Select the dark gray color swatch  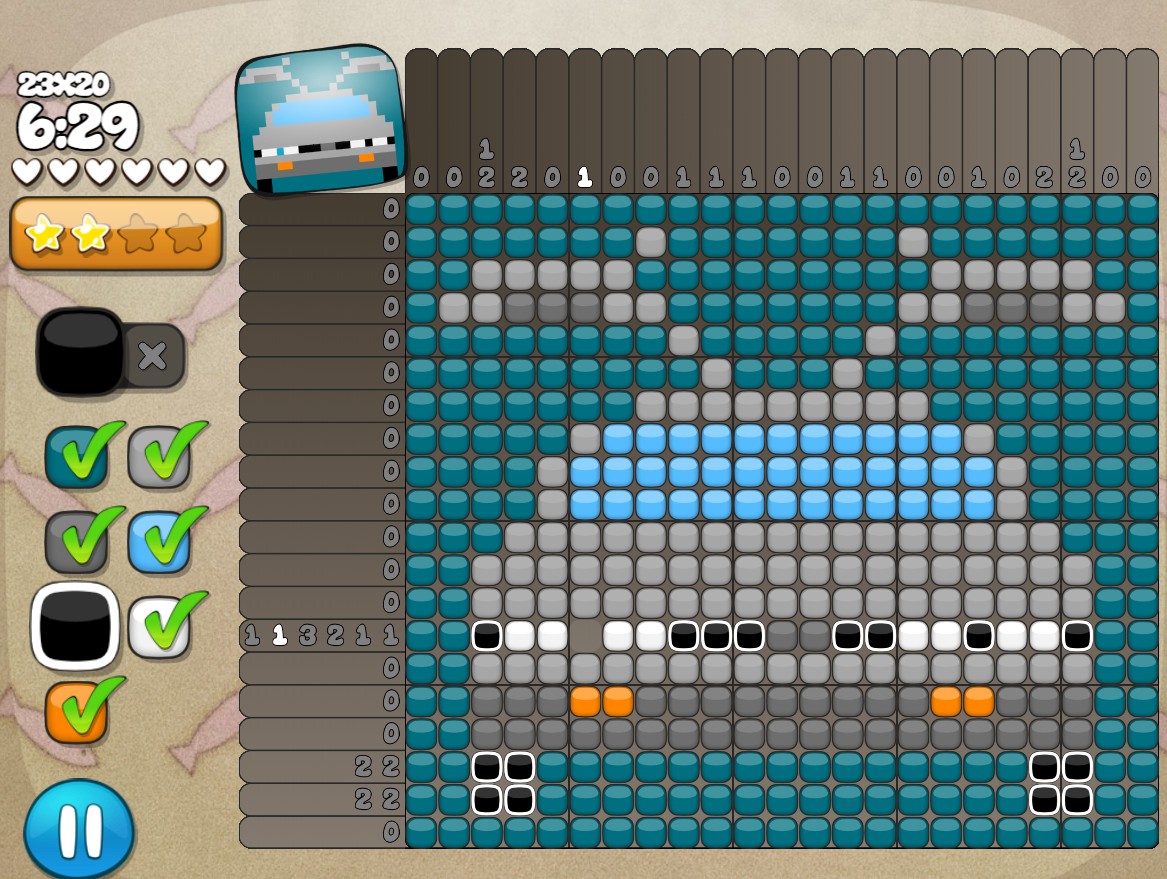tap(76, 541)
